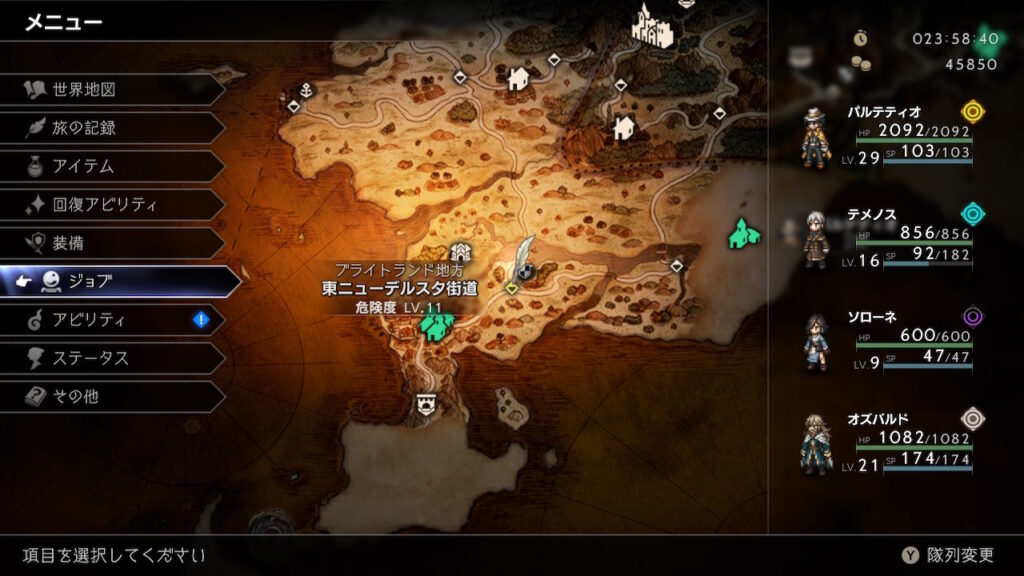Image resolution: width=1024 pixels, height=576 pixels.
Task: View the ステータス status screen
Action: pyautogui.click(x=110, y=358)
